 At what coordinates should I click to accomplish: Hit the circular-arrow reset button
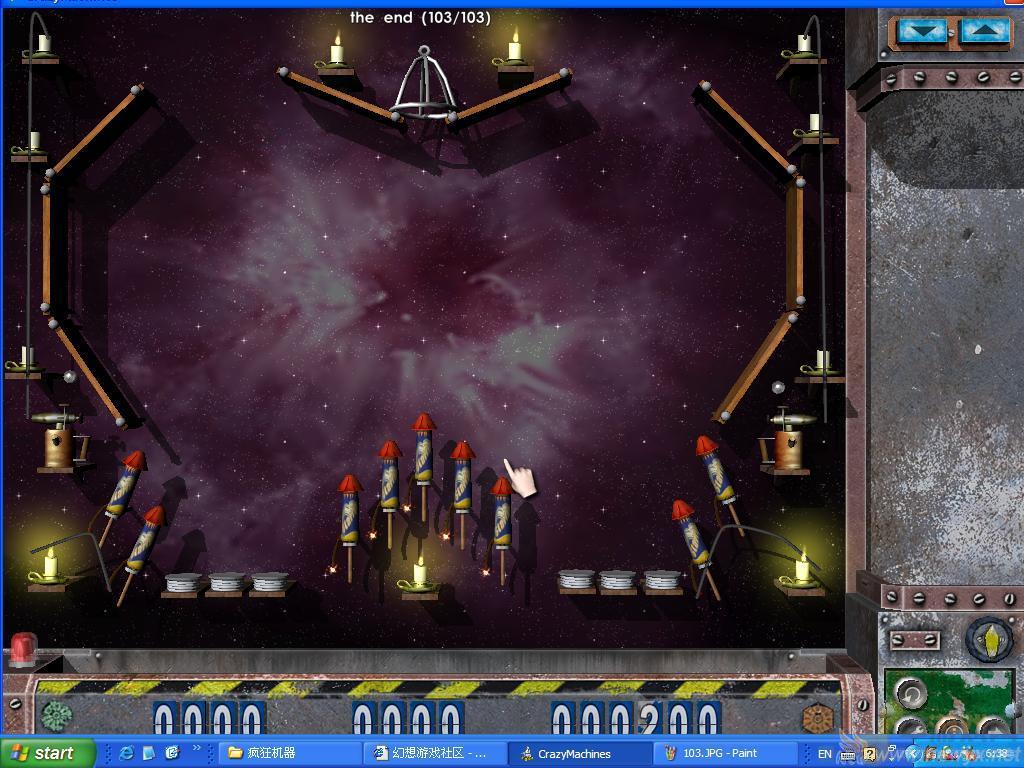(910, 692)
